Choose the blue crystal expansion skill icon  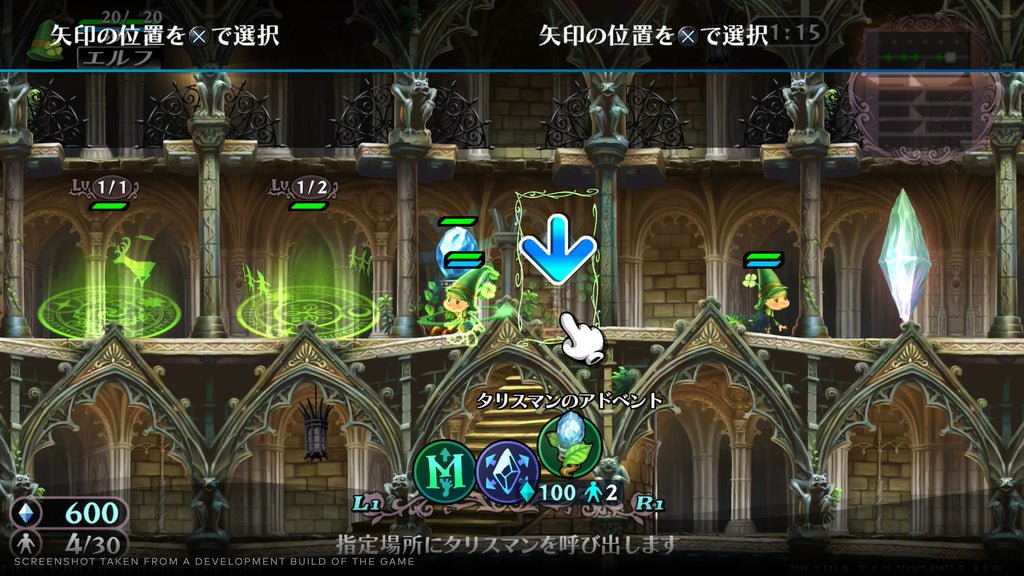(508, 467)
